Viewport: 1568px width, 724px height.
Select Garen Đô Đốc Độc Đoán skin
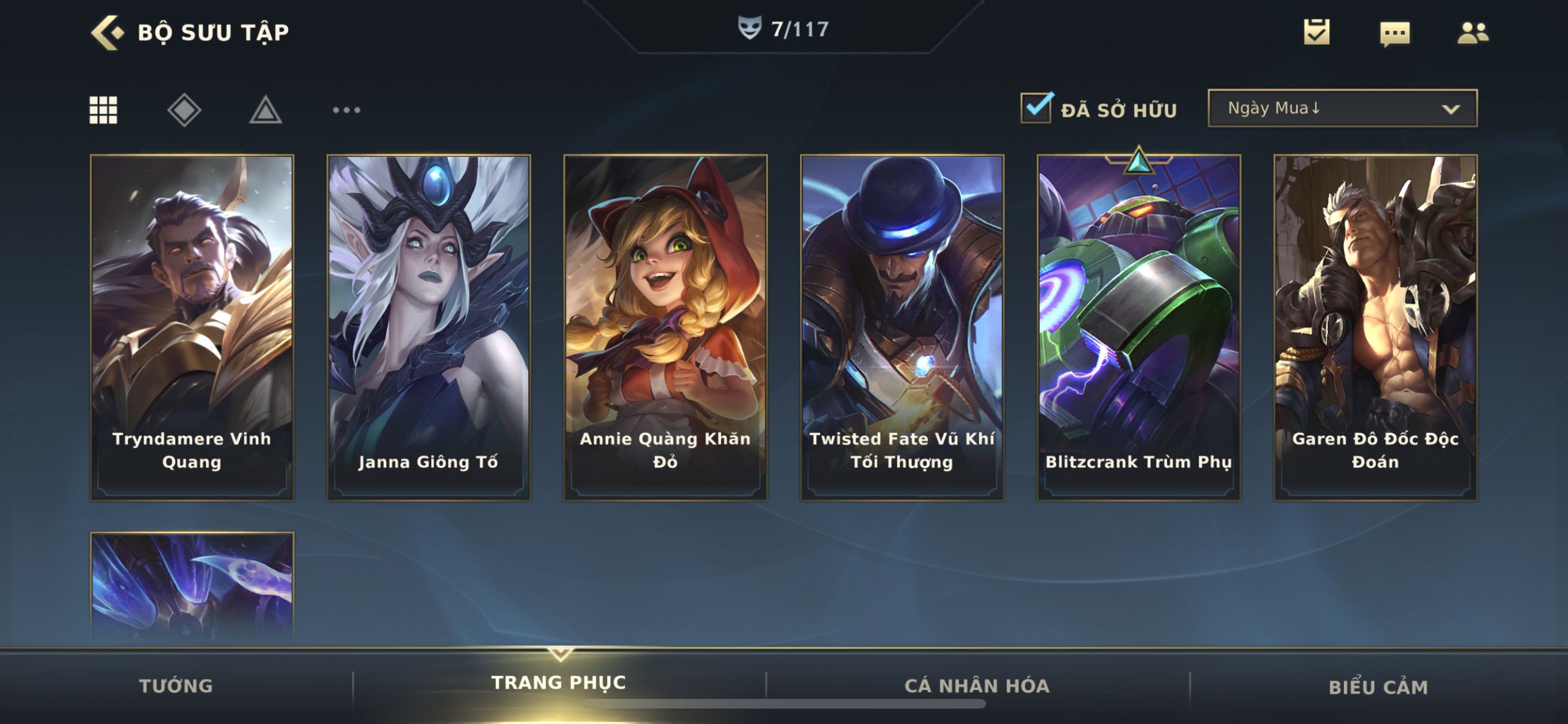[x=1376, y=327]
